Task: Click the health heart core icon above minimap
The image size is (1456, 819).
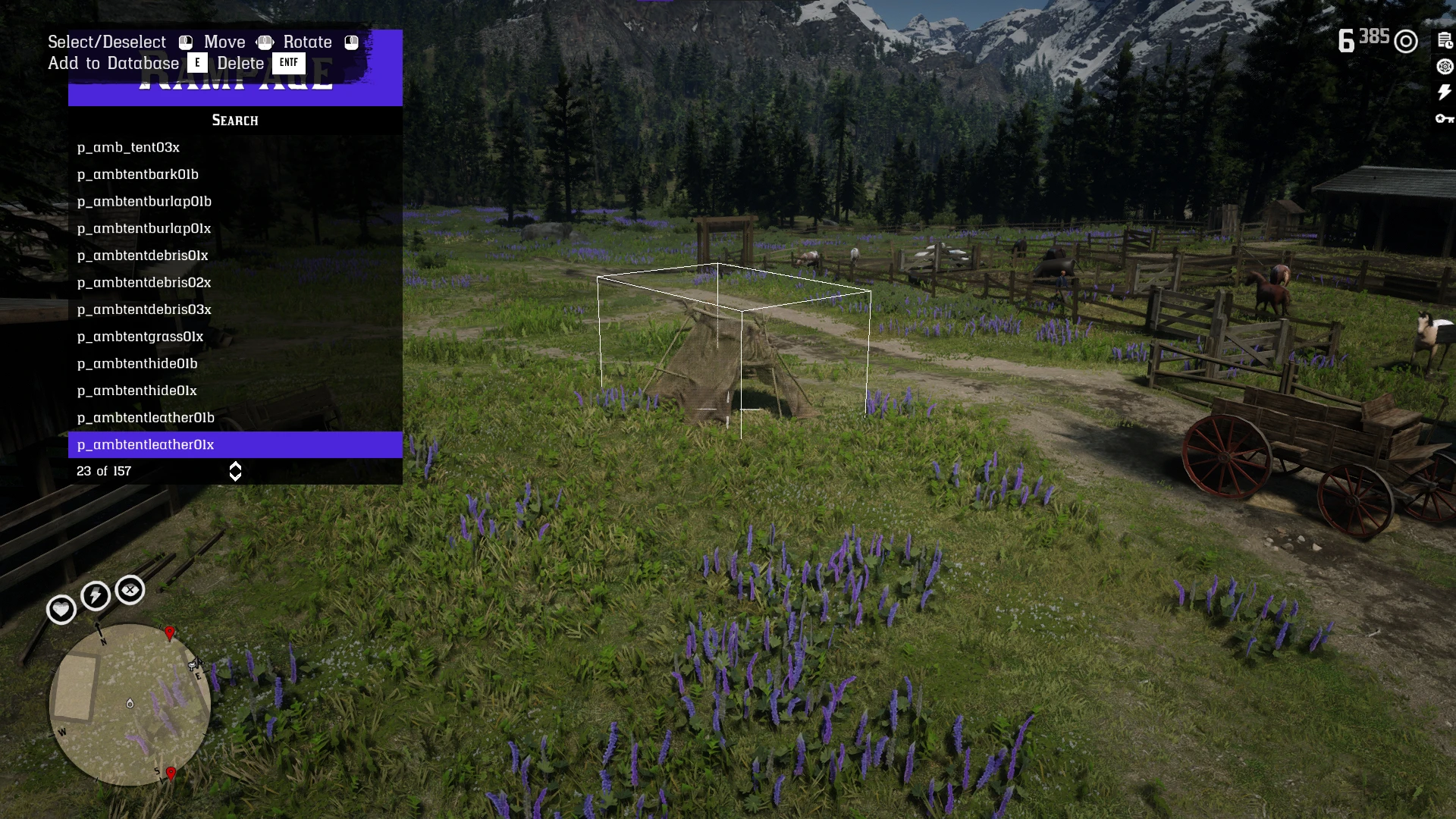Action: (x=61, y=609)
